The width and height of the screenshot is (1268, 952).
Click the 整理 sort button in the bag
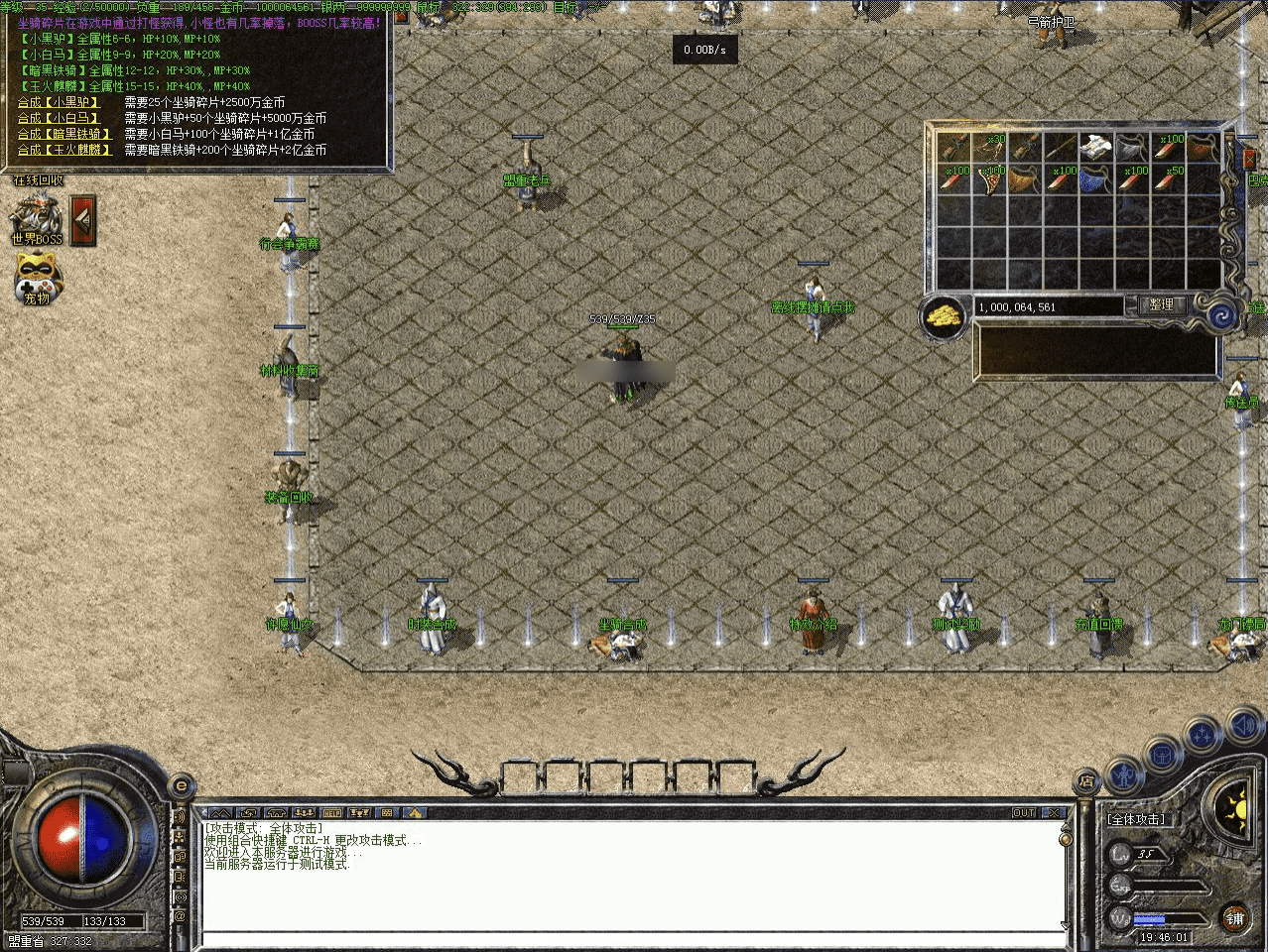click(1161, 305)
